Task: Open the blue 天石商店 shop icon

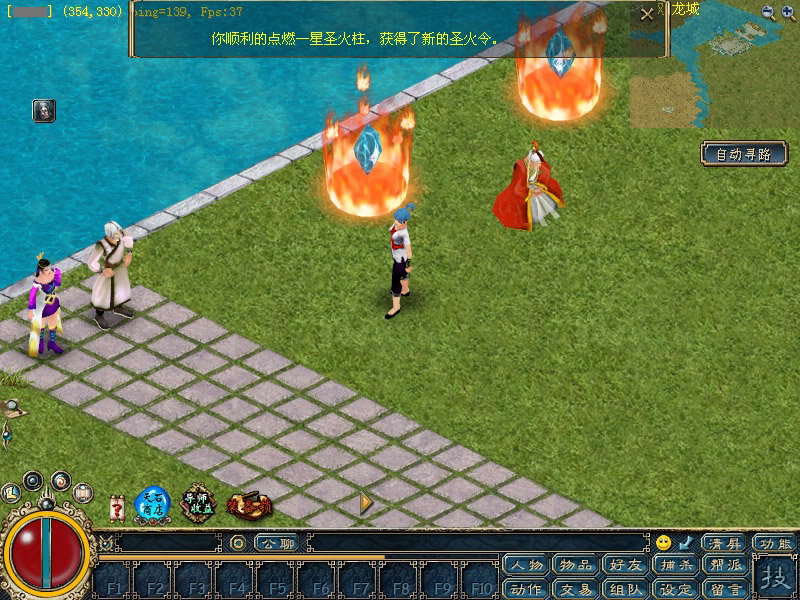Action: pyautogui.click(x=152, y=503)
